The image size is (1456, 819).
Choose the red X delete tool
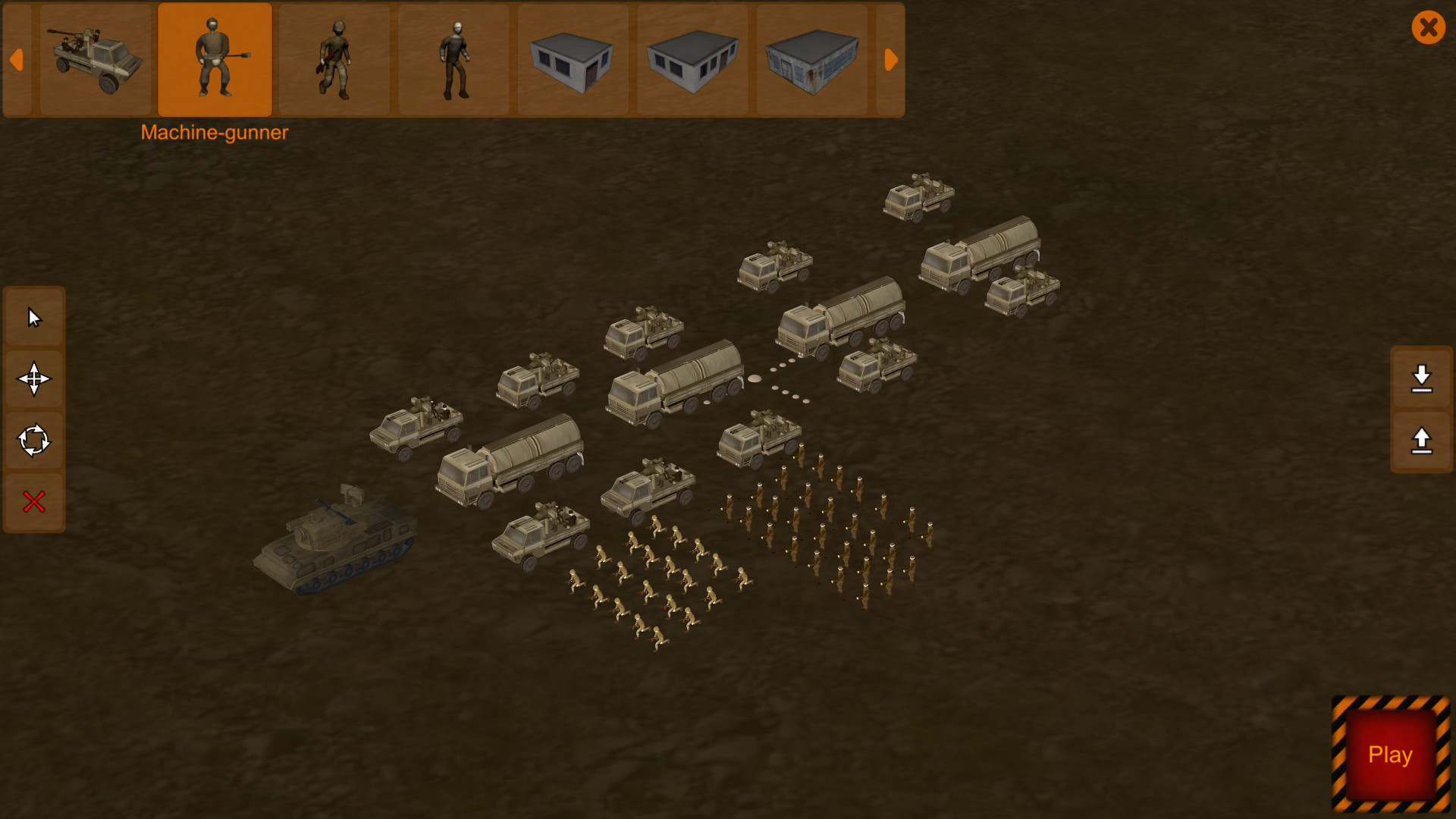tap(34, 502)
